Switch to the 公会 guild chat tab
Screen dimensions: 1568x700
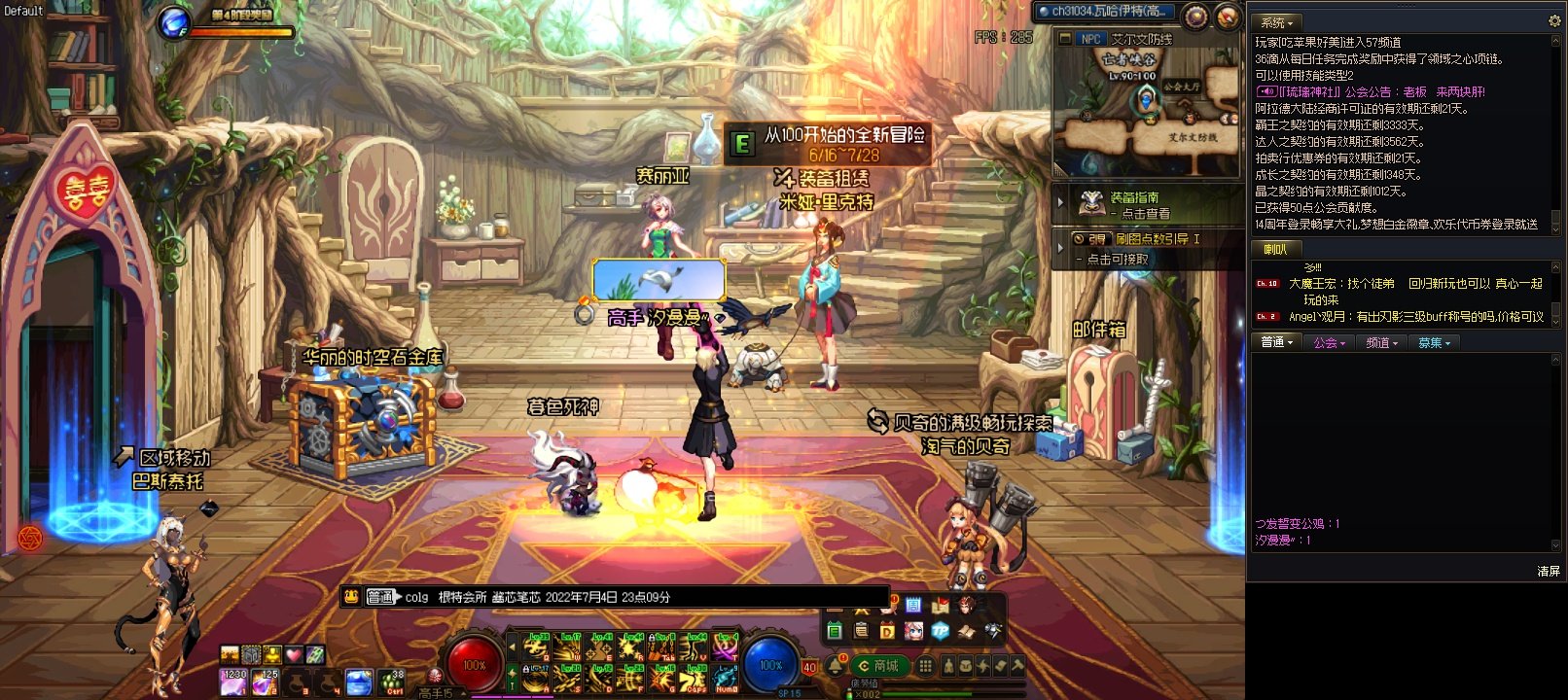pyautogui.click(x=1328, y=342)
